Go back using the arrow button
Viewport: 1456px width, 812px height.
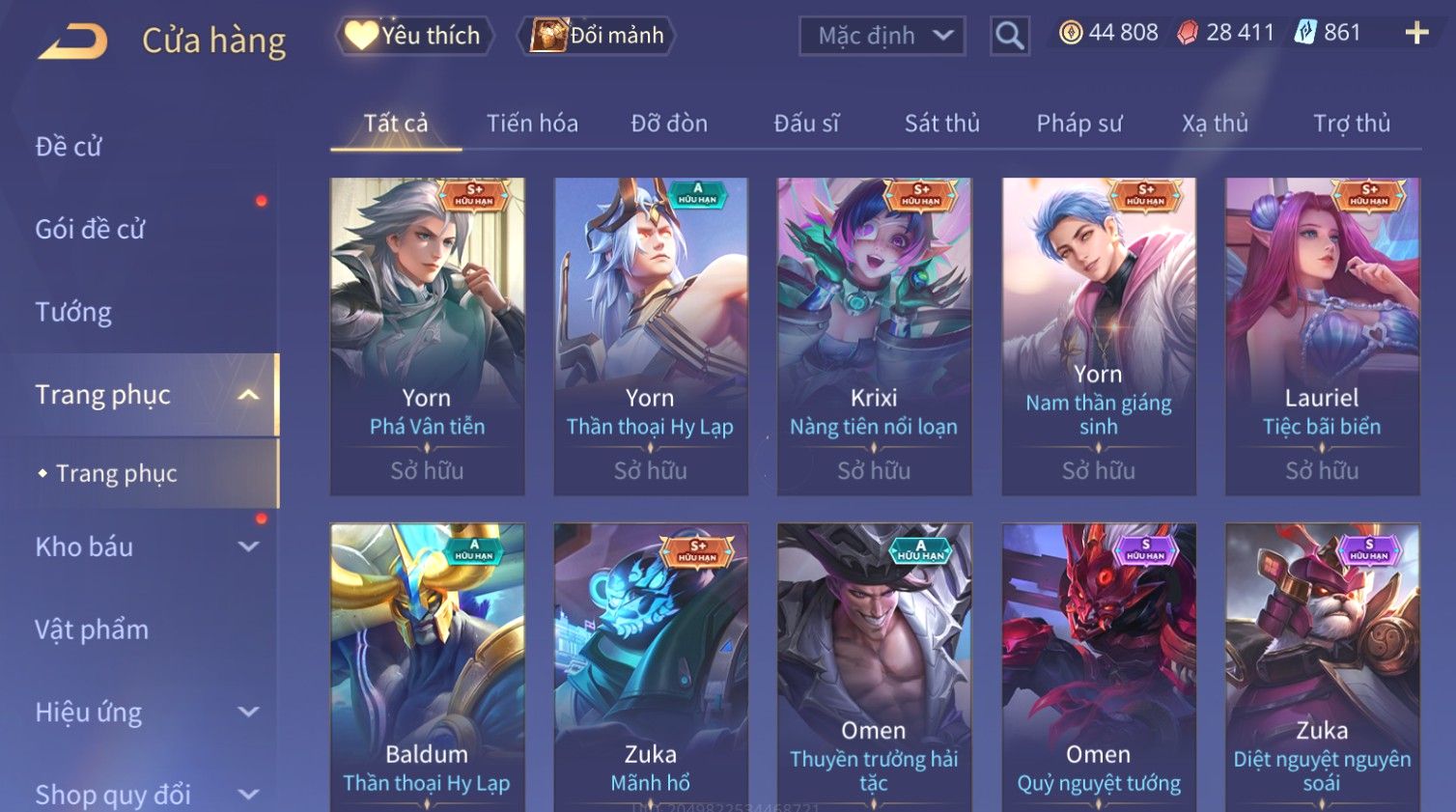click(x=72, y=41)
